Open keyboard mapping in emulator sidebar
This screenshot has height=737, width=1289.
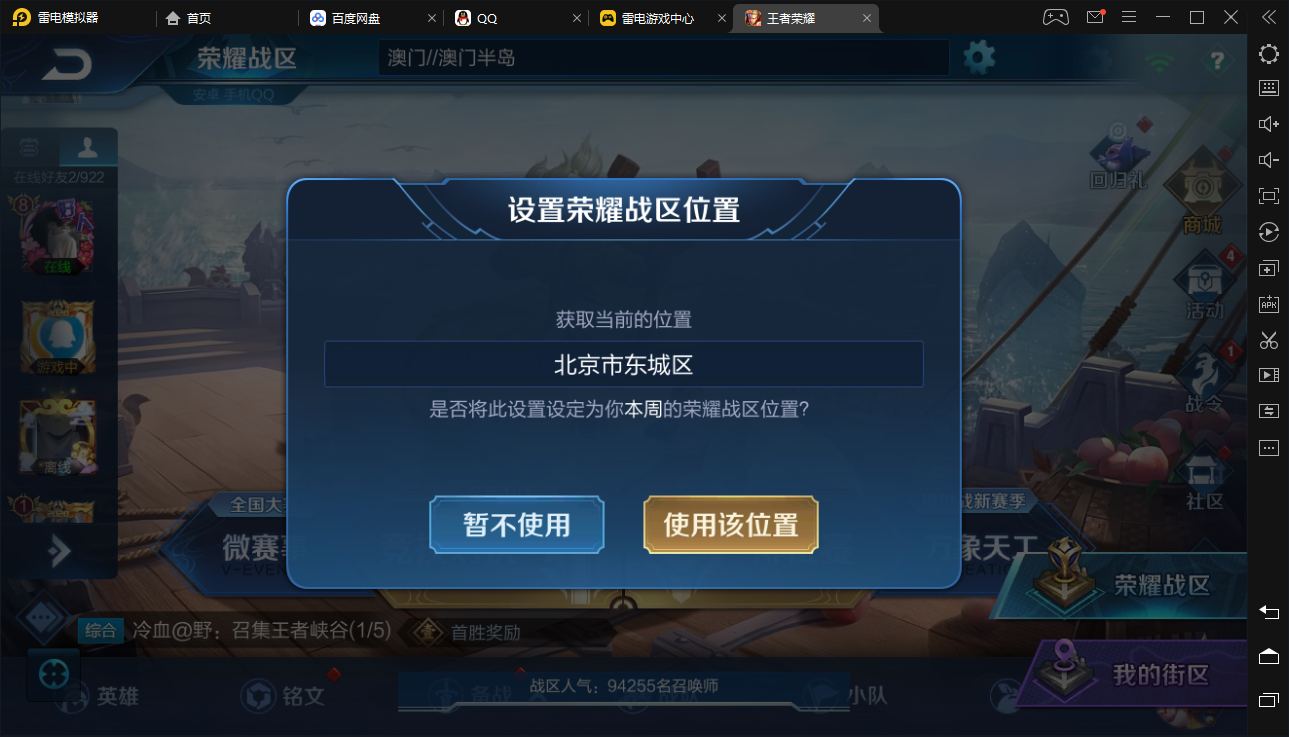(x=1268, y=87)
